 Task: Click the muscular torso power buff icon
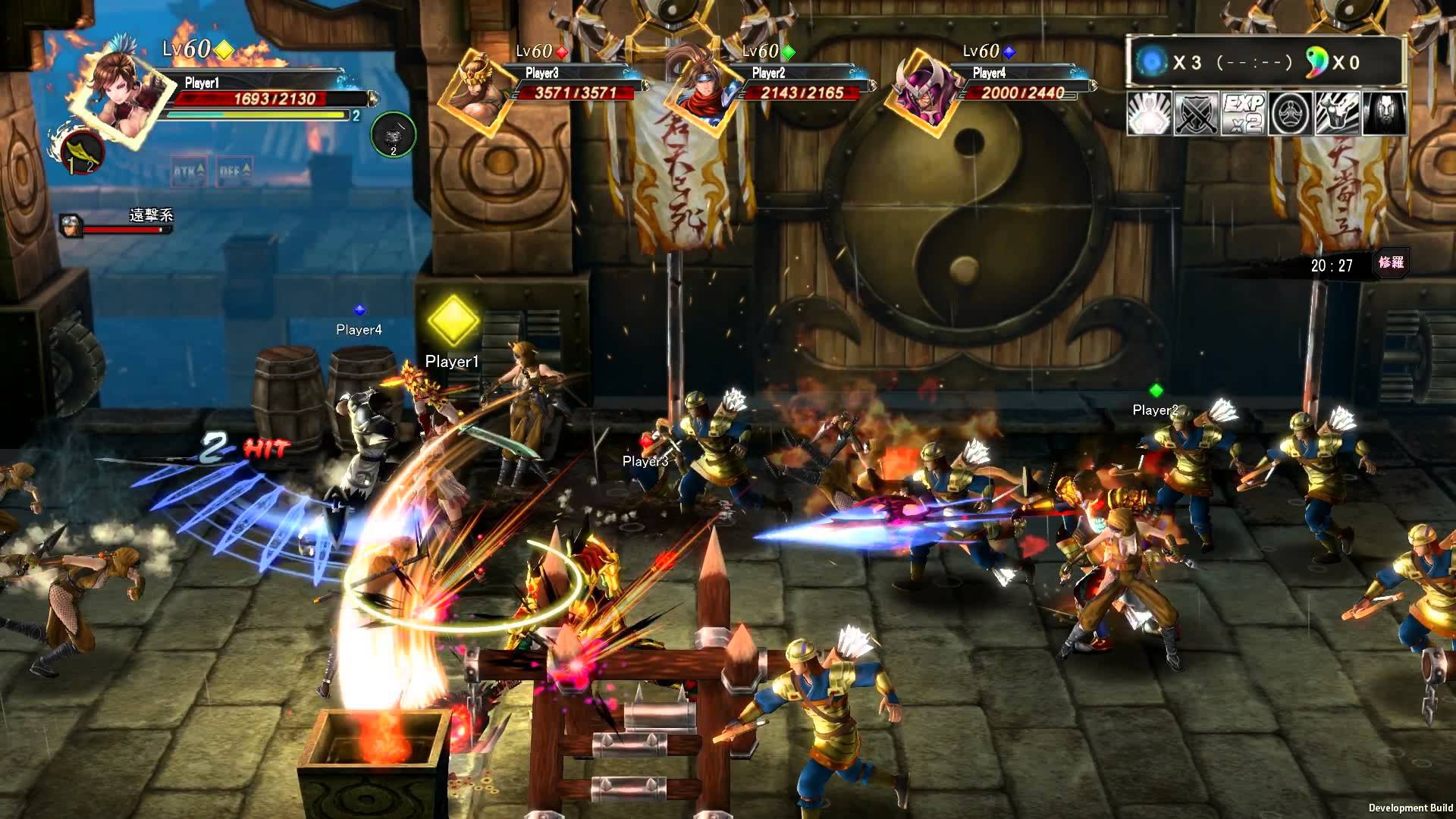click(1337, 115)
